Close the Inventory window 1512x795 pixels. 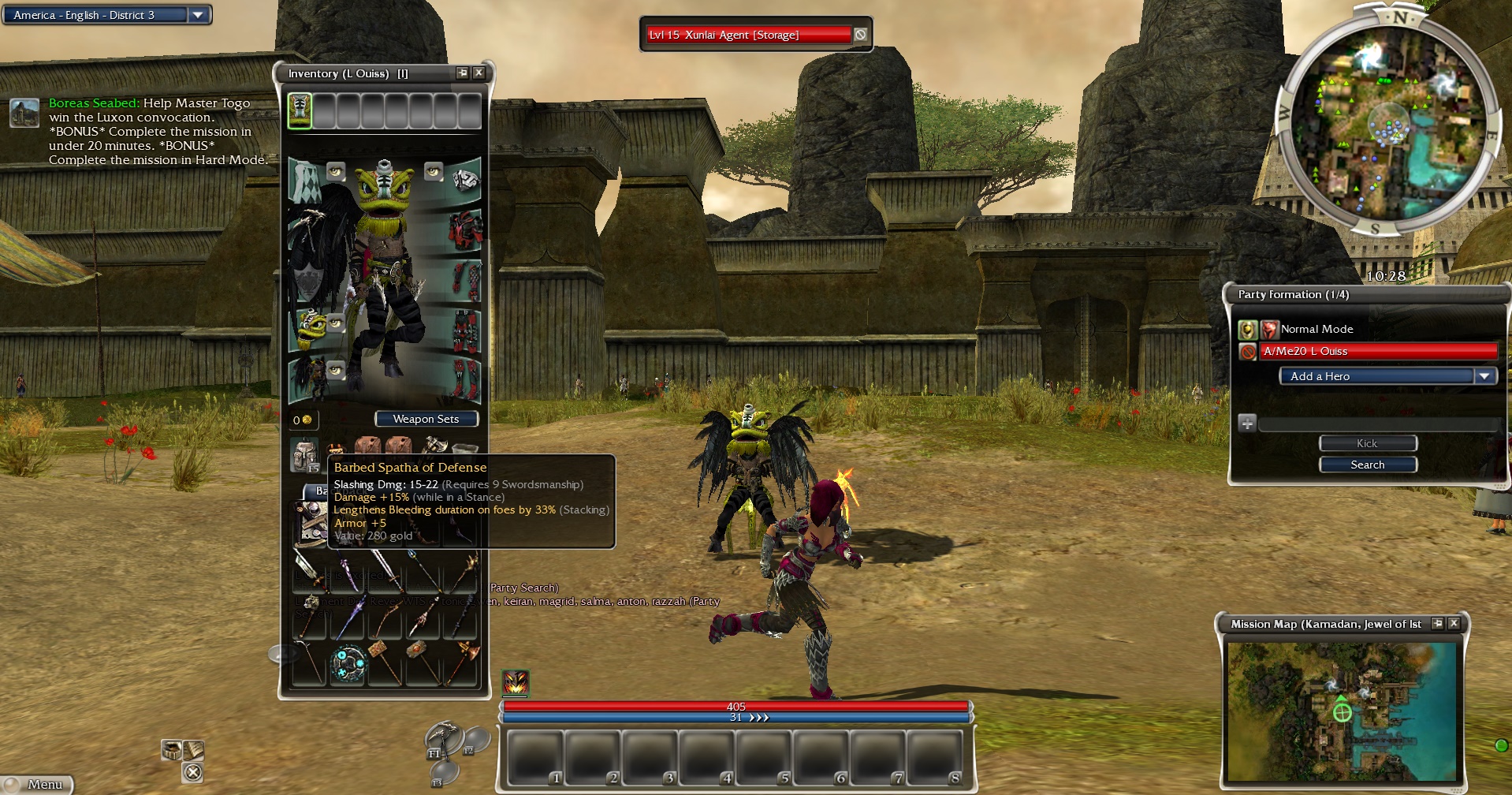[x=479, y=73]
